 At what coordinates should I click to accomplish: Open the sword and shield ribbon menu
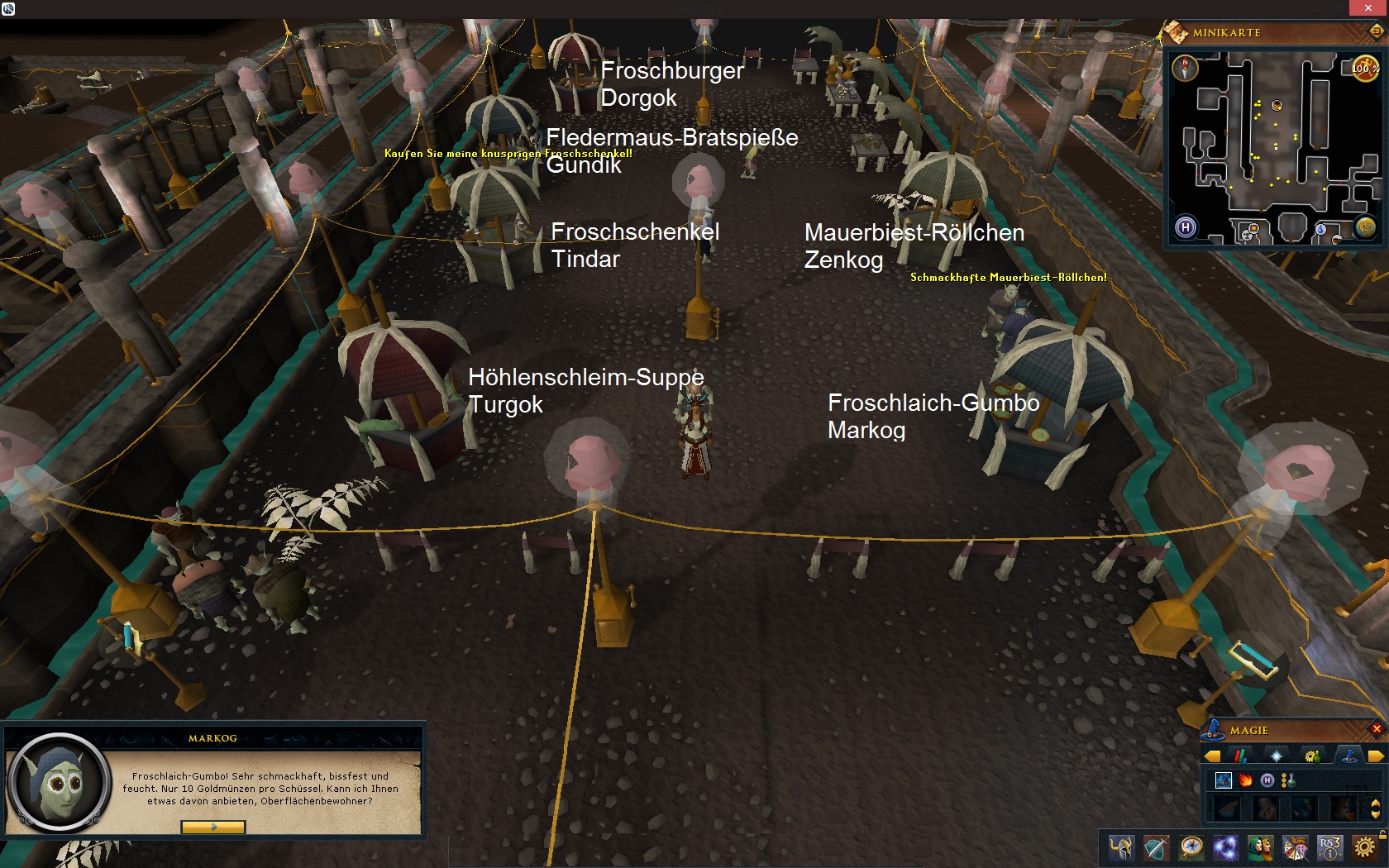1156,848
